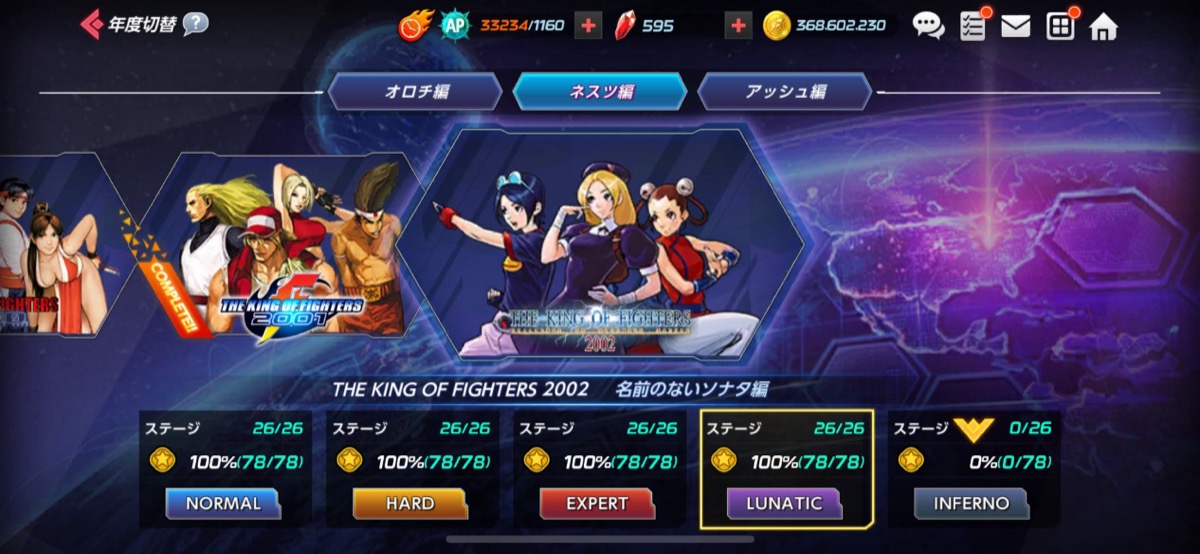
Task: Choose HARD difficulty
Action: (410, 503)
